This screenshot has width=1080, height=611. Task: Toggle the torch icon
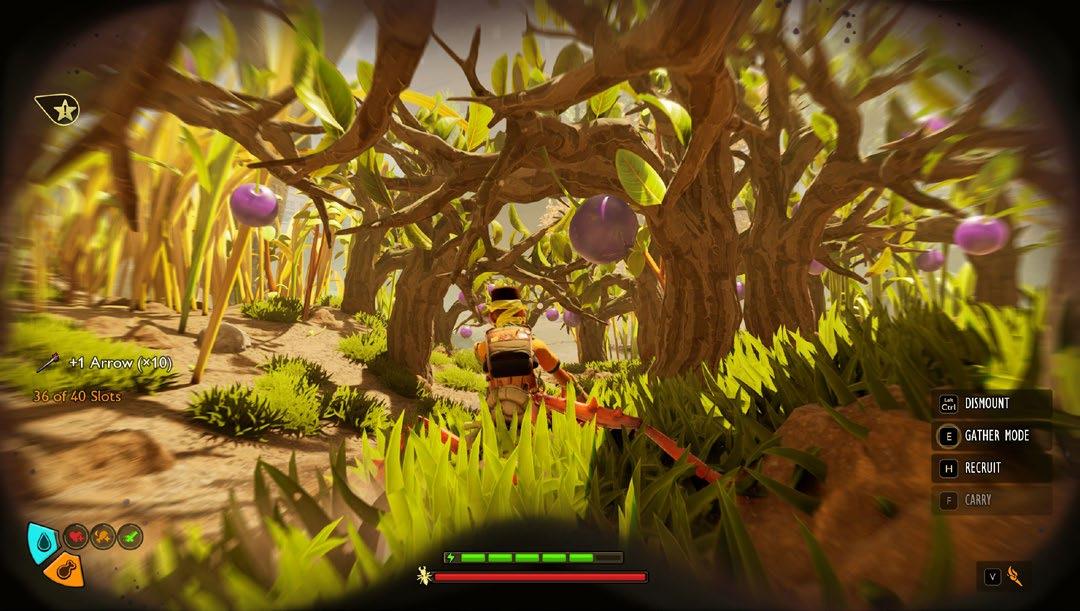(1015, 576)
